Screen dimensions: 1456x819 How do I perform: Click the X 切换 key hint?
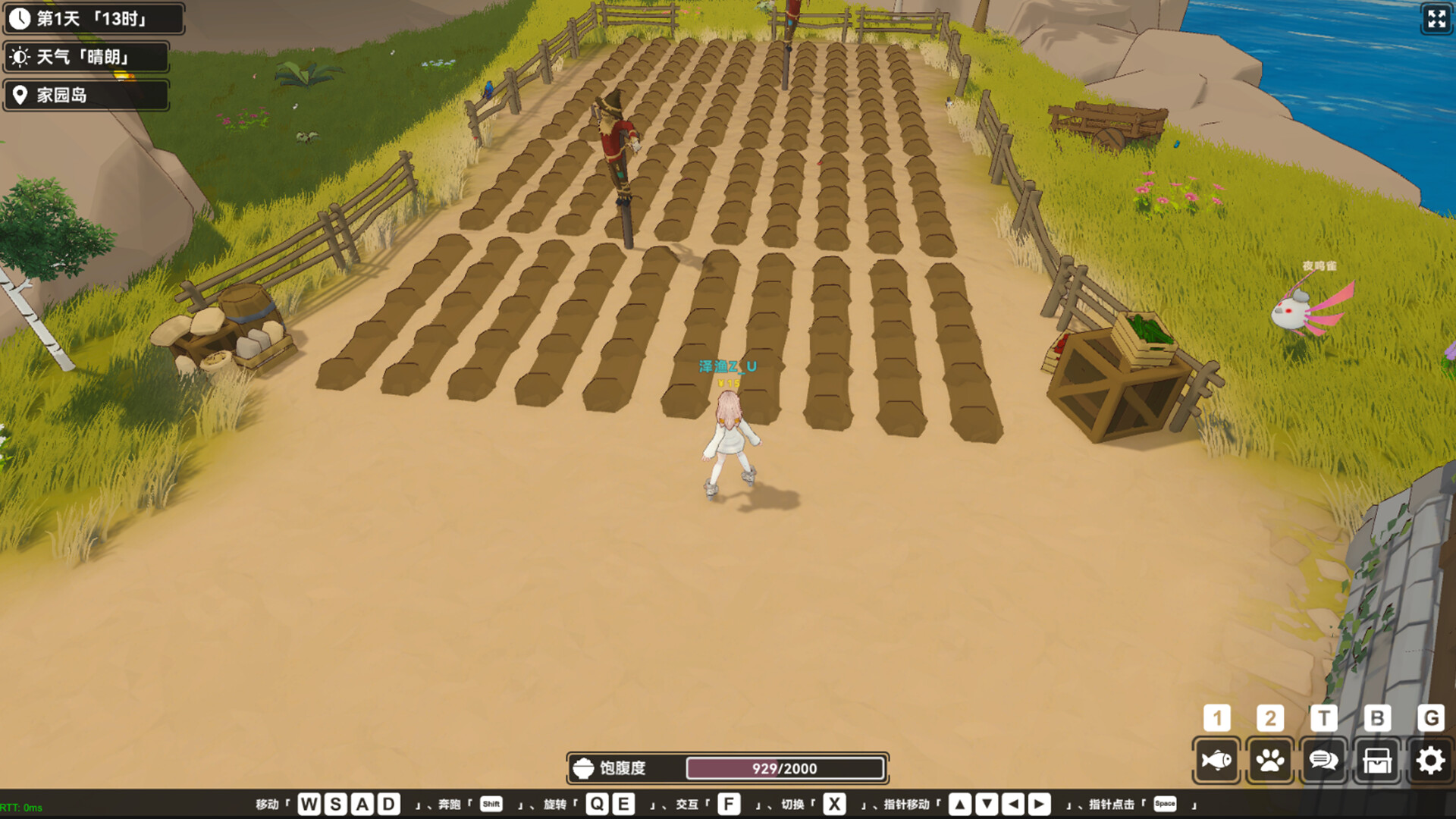point(834,805)
